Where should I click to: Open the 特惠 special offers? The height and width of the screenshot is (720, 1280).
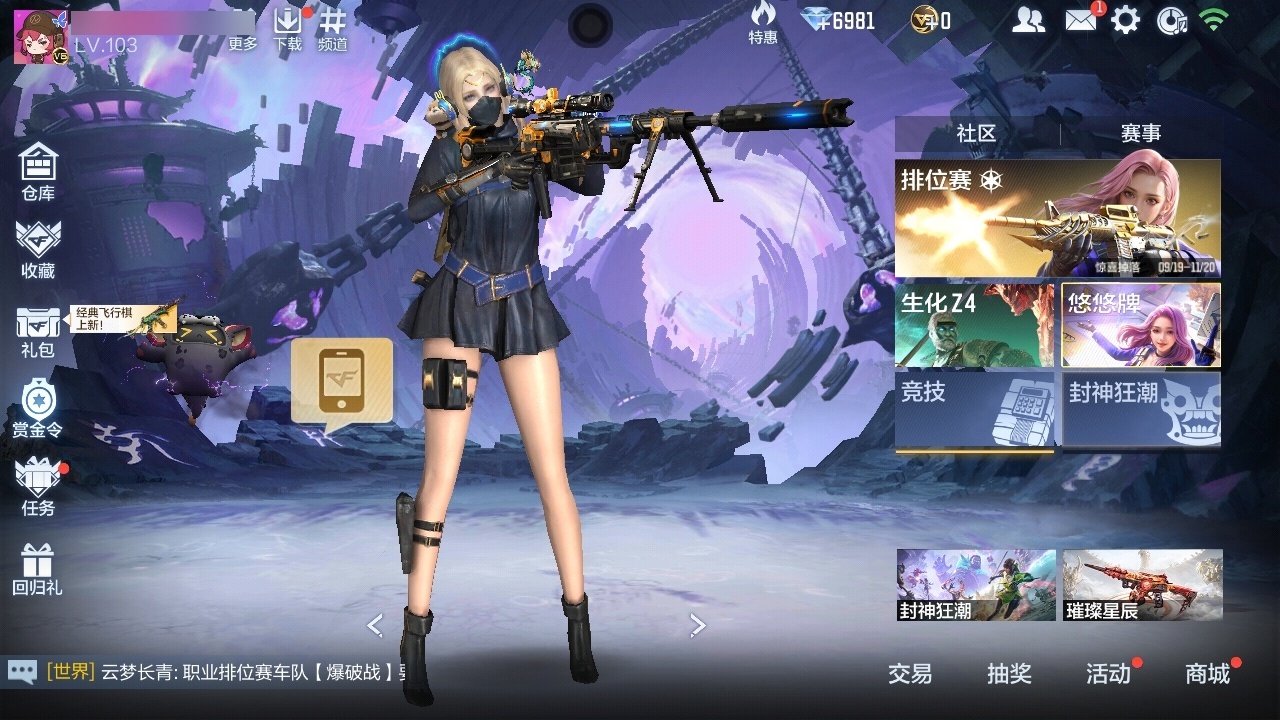click(763, 23)
